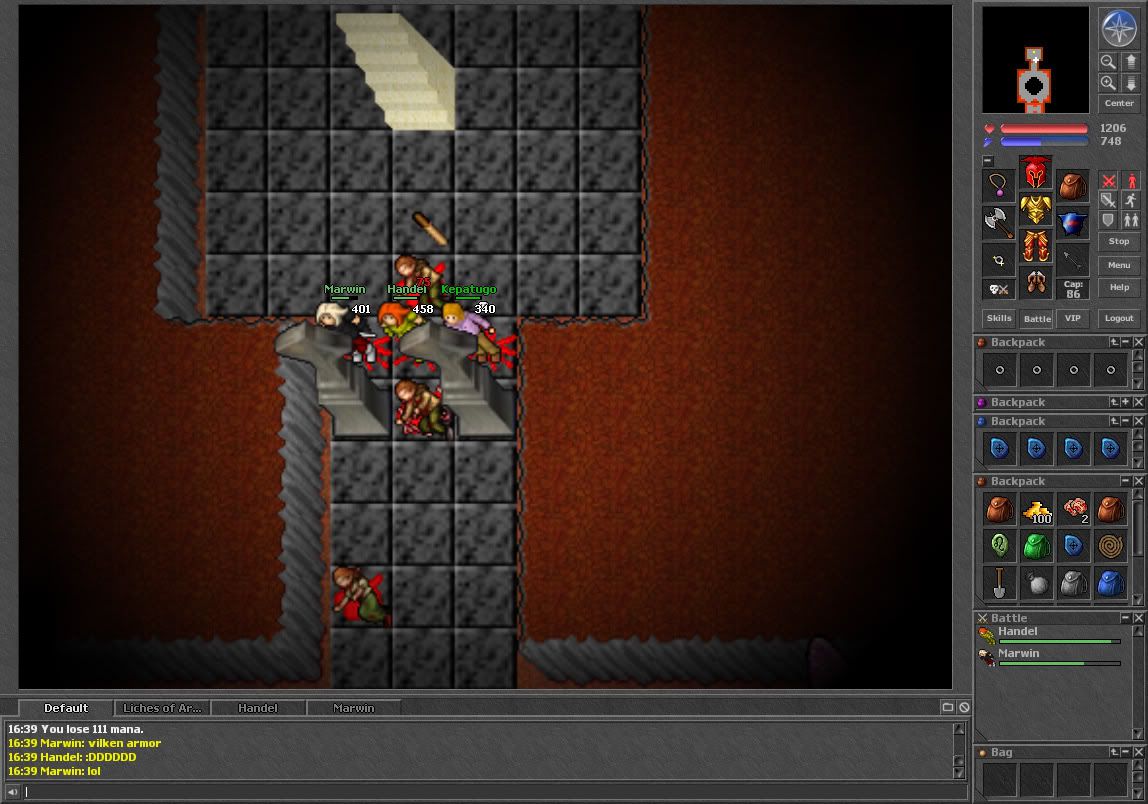Center the minimap view
Viewport: 1148px width, 804px height.
[x=1118, y=103]
